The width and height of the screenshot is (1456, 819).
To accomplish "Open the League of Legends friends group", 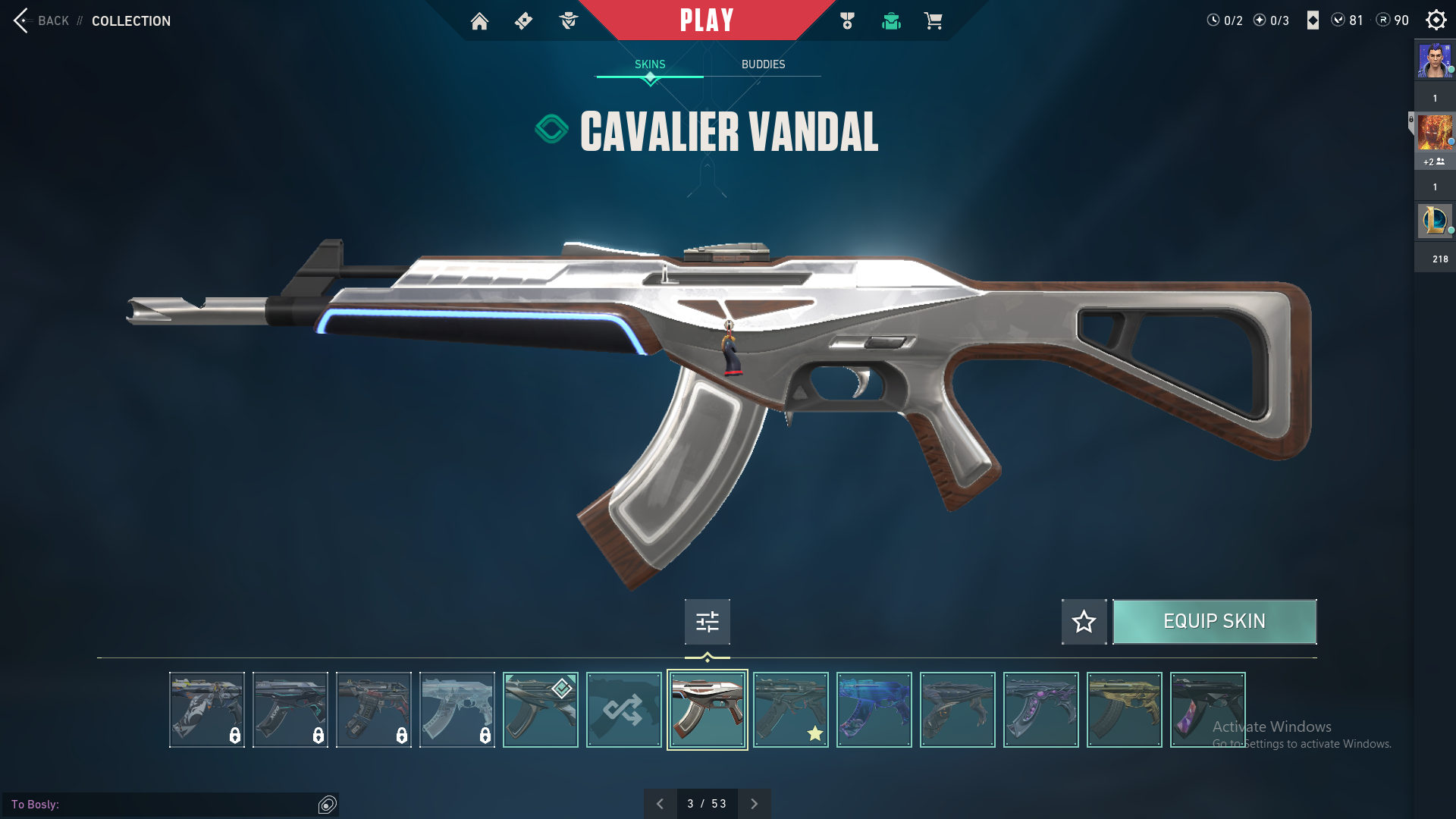I will pos(1435,221).
